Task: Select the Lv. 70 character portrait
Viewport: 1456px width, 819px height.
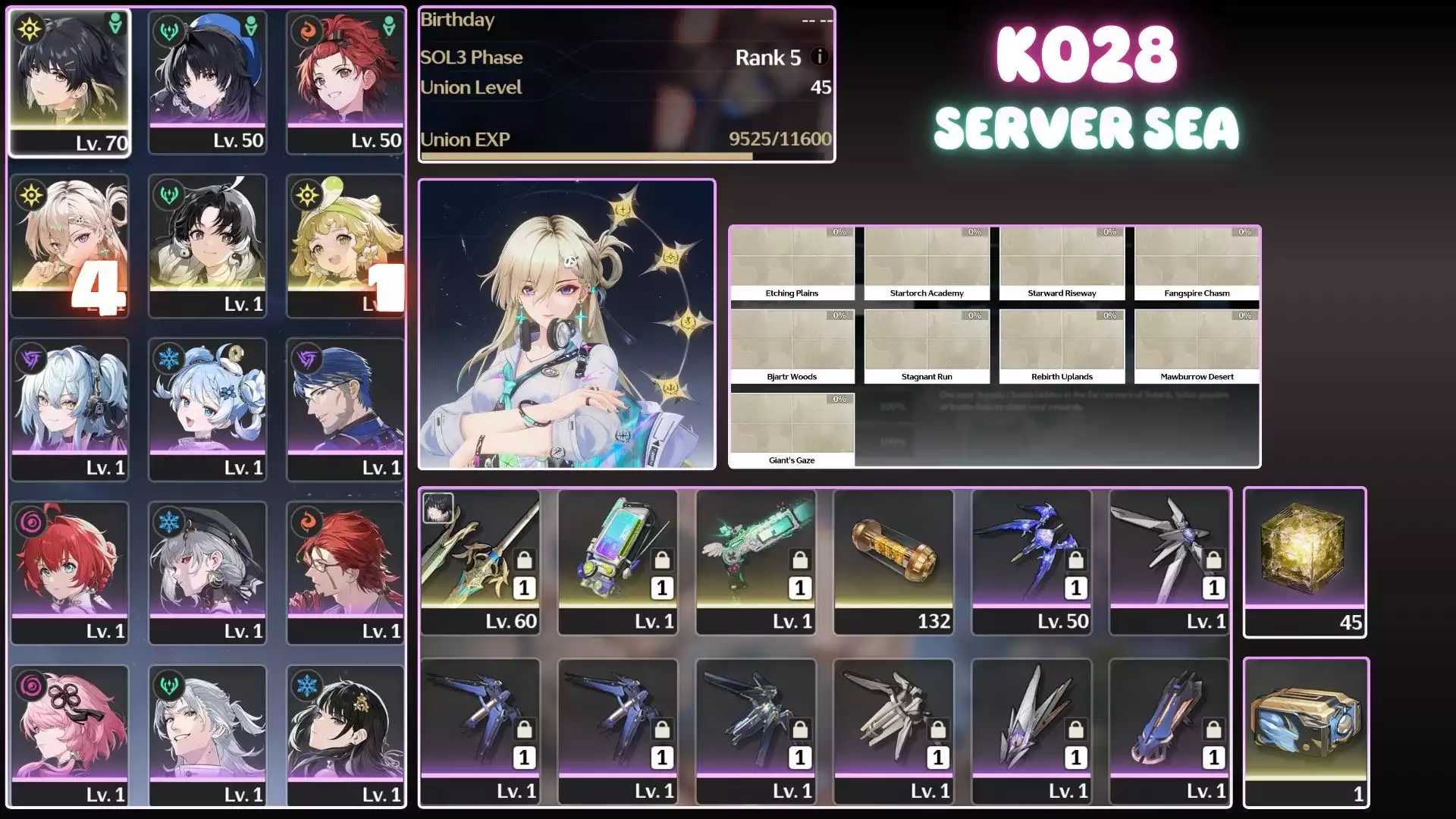Action: click(x=71, y=81)
